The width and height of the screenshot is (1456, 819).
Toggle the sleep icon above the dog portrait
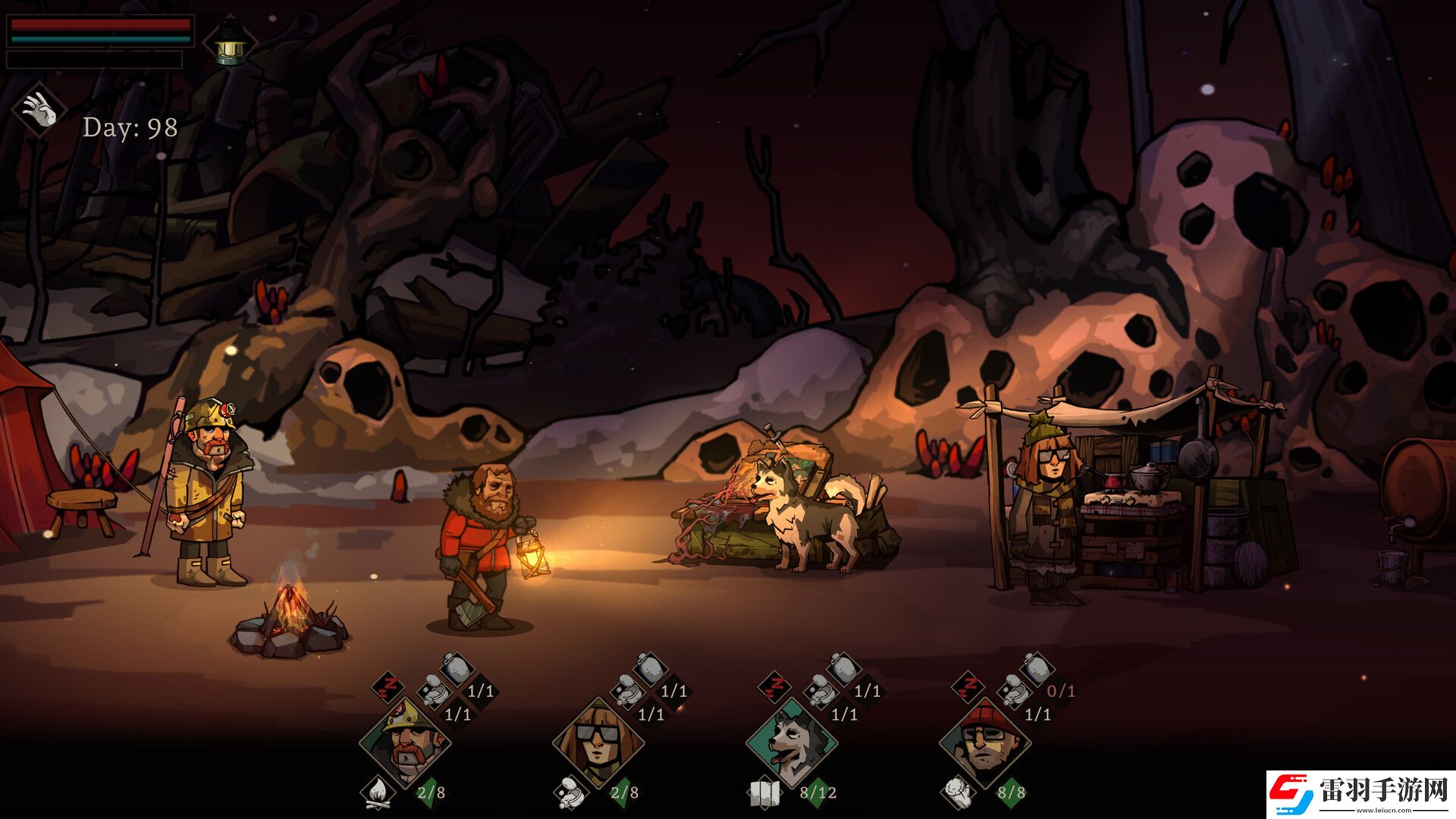point(775,686)
